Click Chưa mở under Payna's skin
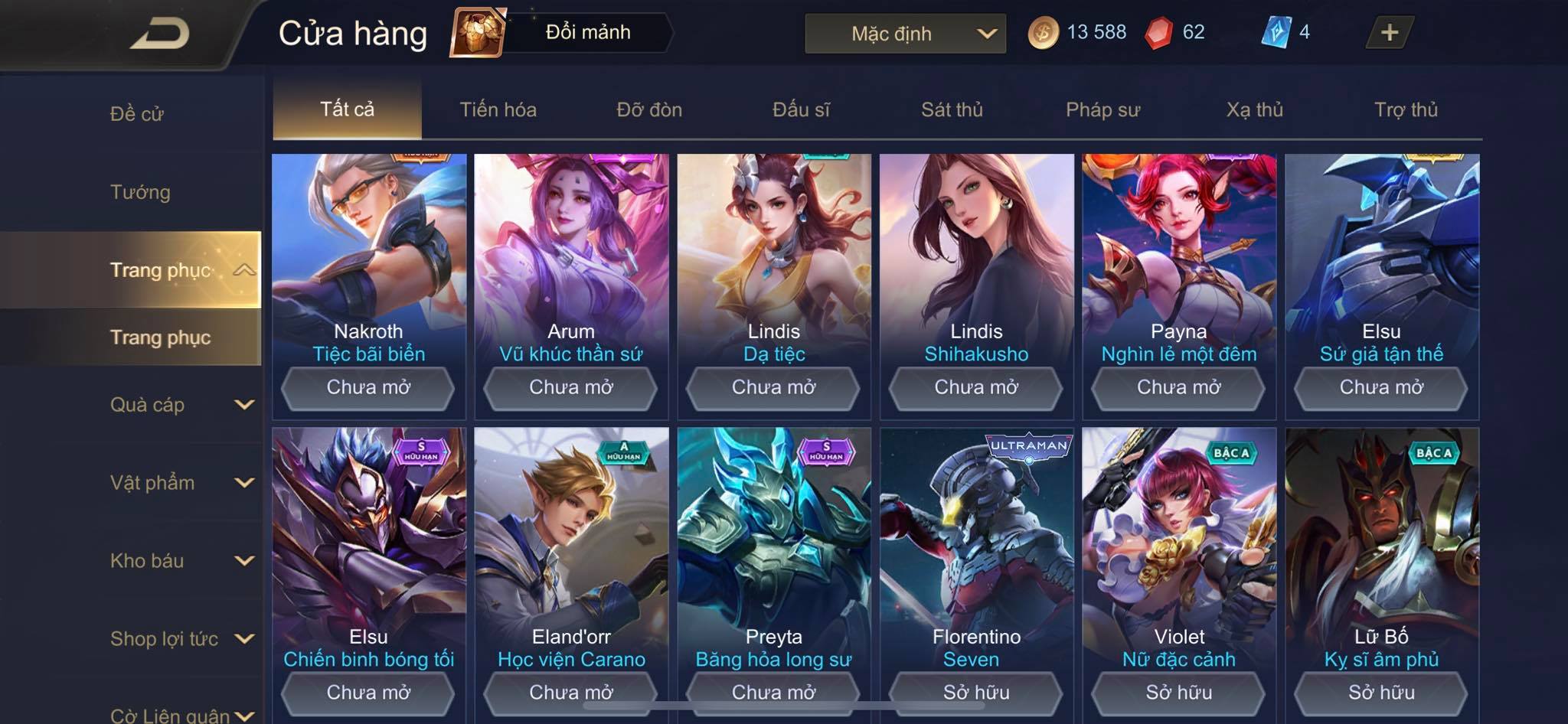Viewport: 1568px width, 724px height. 1178,387
